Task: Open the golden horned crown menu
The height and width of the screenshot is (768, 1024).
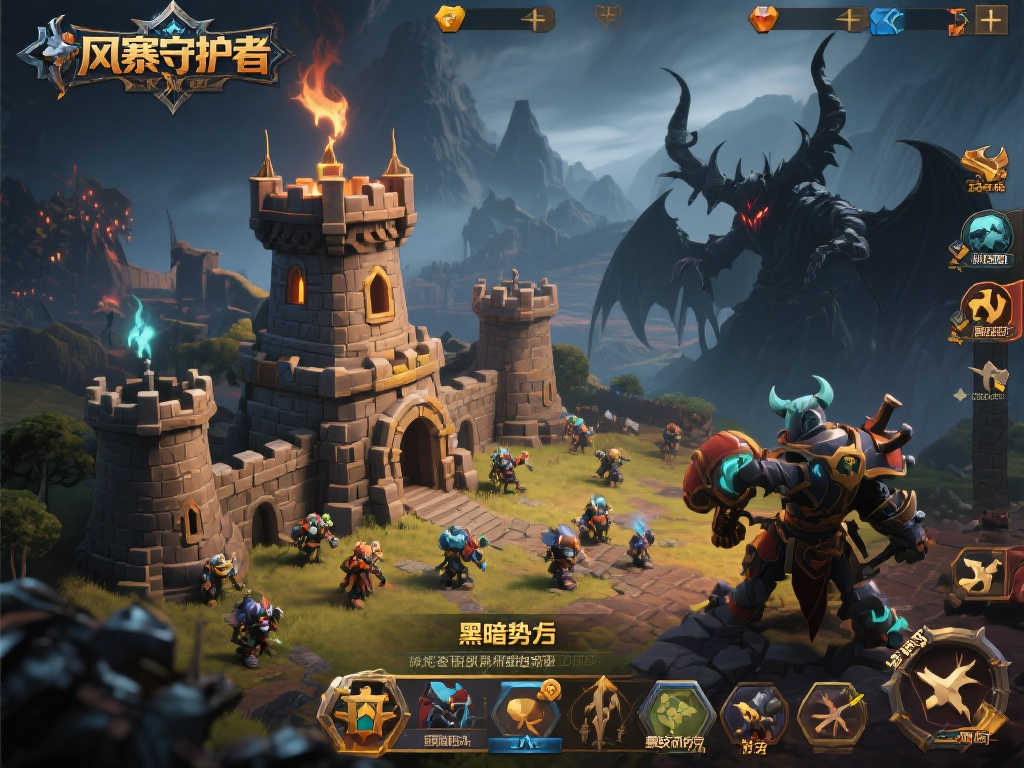Action: pyautogui.click(x=984, y=166)
